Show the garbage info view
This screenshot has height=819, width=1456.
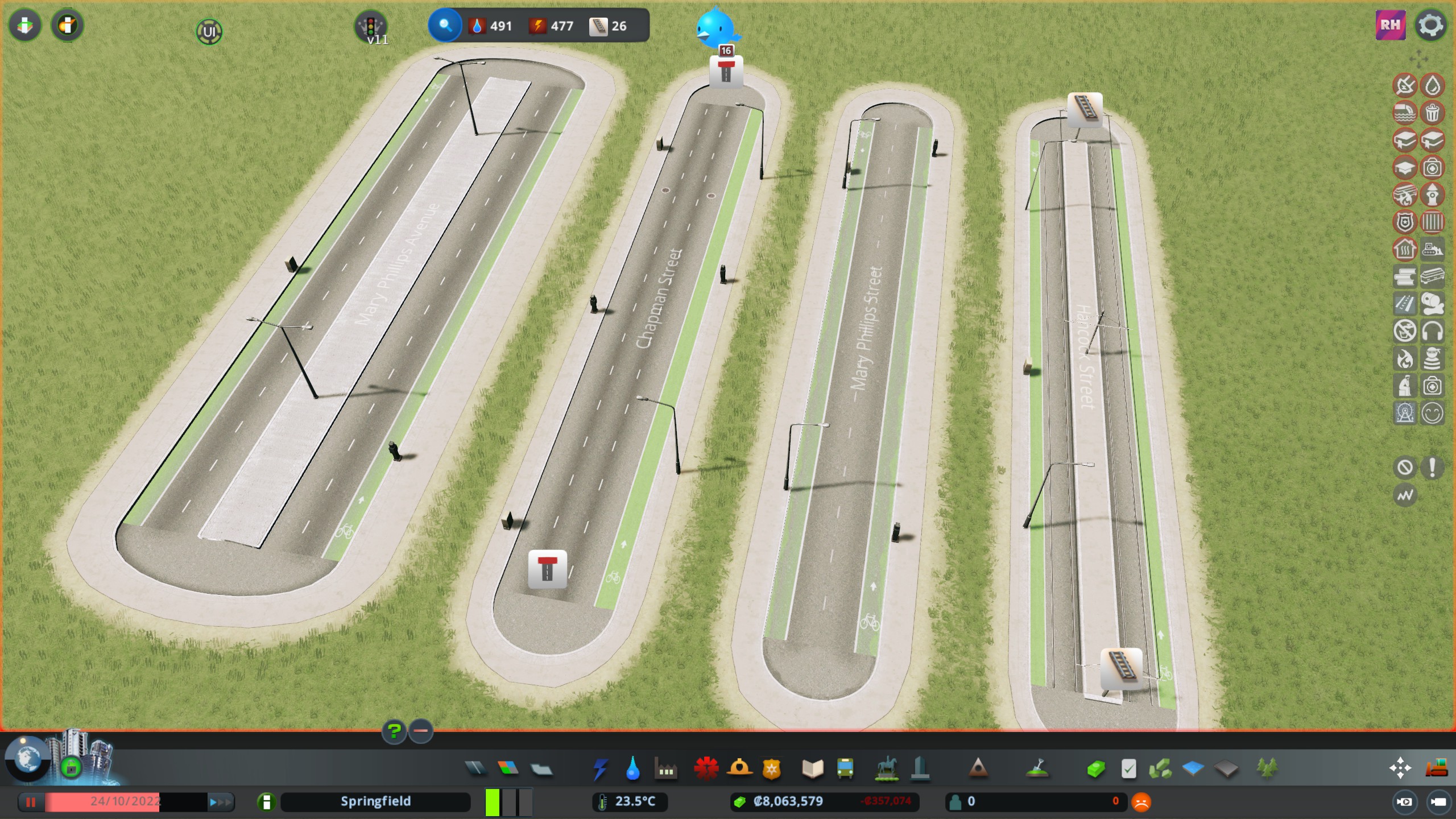1432,113
